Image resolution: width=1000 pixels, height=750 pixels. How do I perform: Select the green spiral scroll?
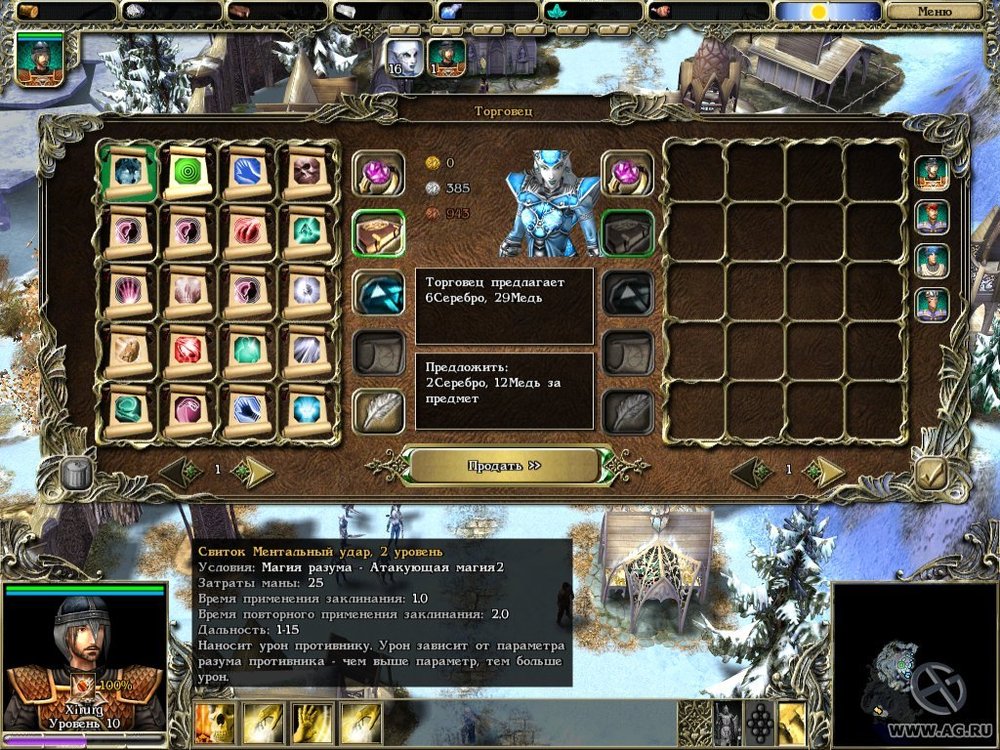[x=188, y=173]
